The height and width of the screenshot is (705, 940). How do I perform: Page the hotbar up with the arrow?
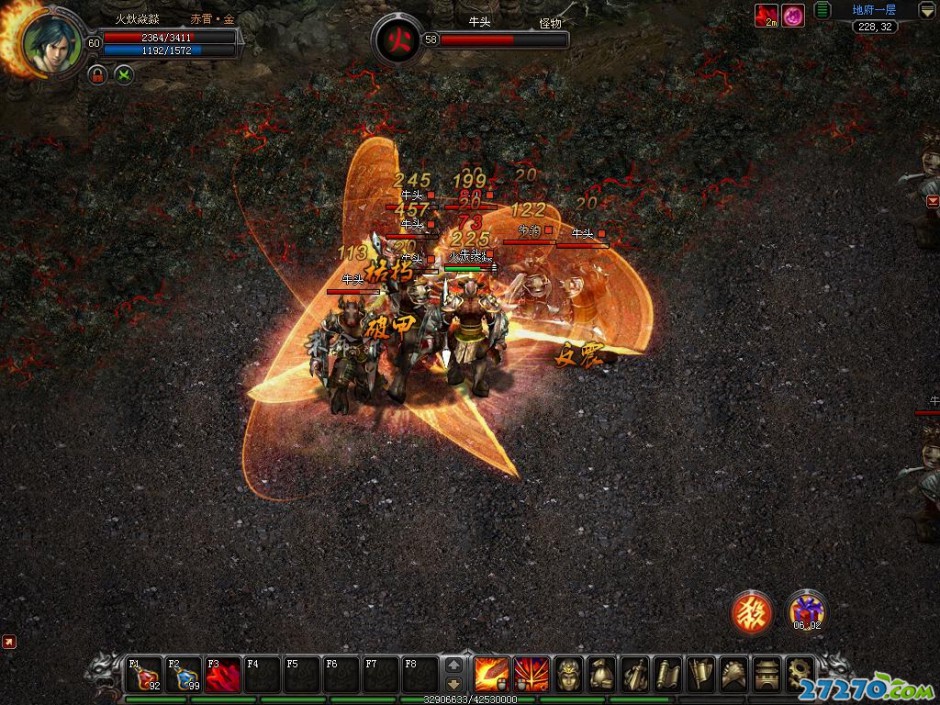454,665
